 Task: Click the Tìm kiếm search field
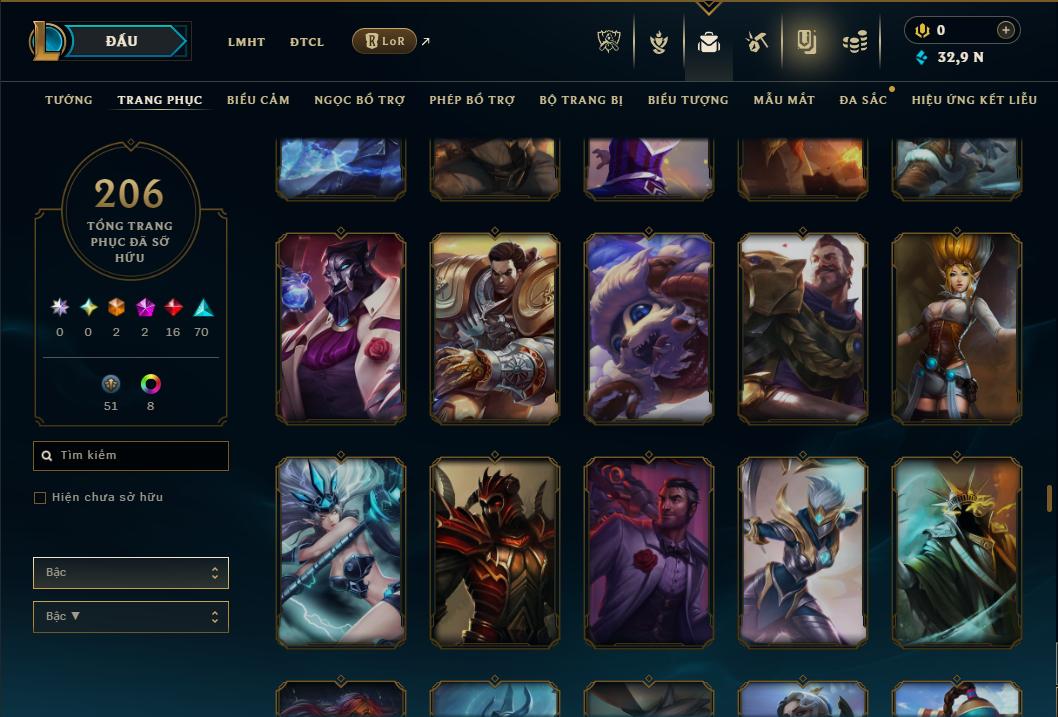coord(131,456)
